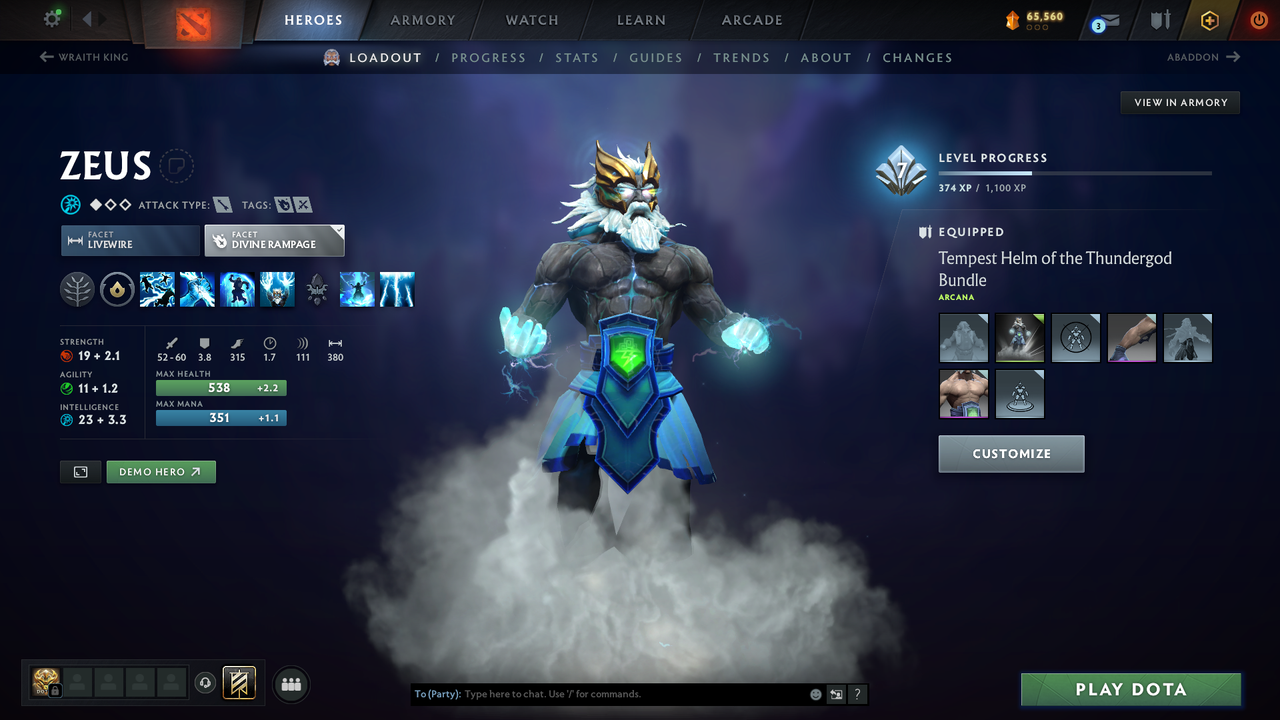Click the armory shield and sword icon

(x=1162, y=20)
